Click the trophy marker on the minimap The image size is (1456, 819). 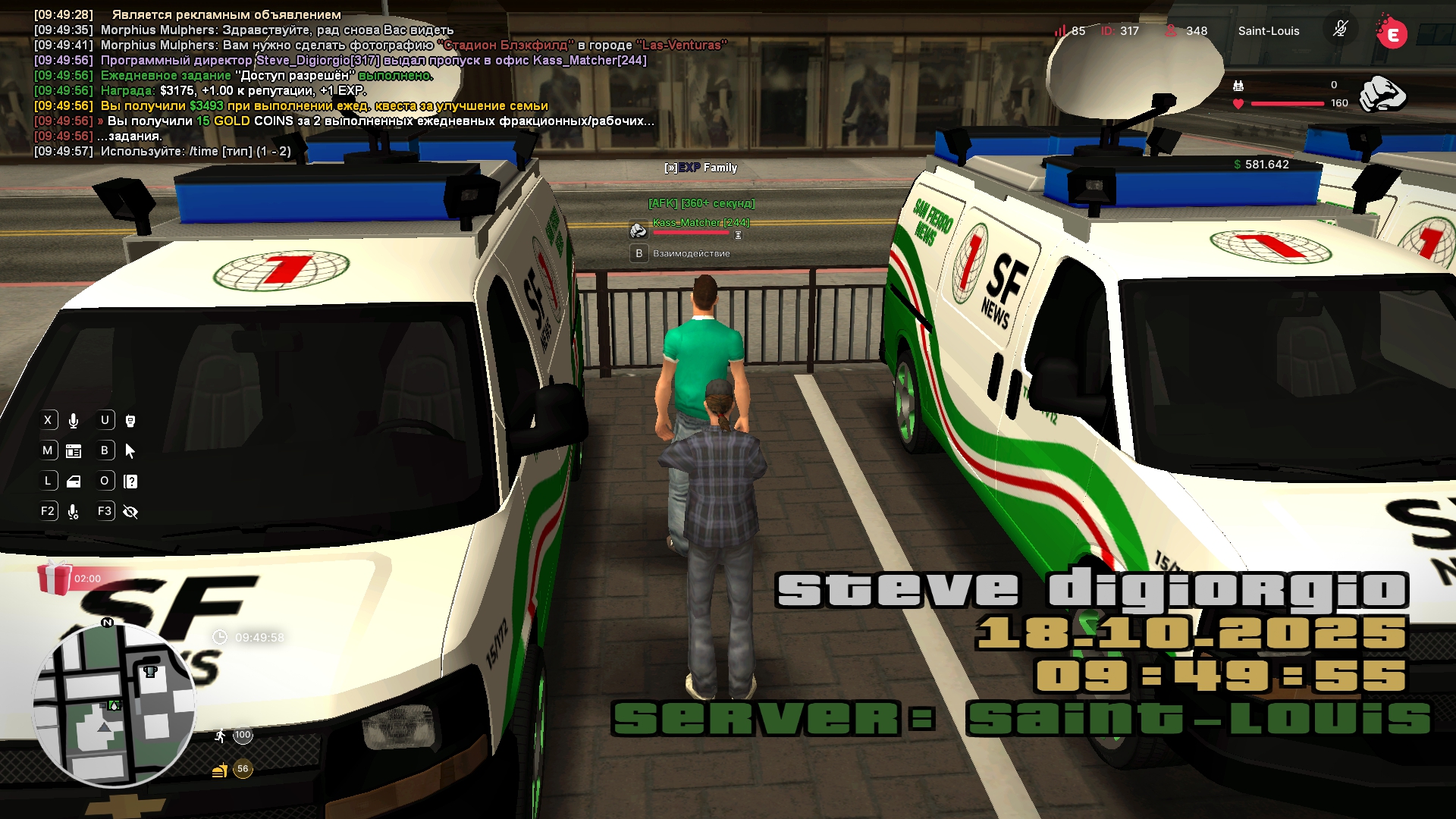(150, 671)
